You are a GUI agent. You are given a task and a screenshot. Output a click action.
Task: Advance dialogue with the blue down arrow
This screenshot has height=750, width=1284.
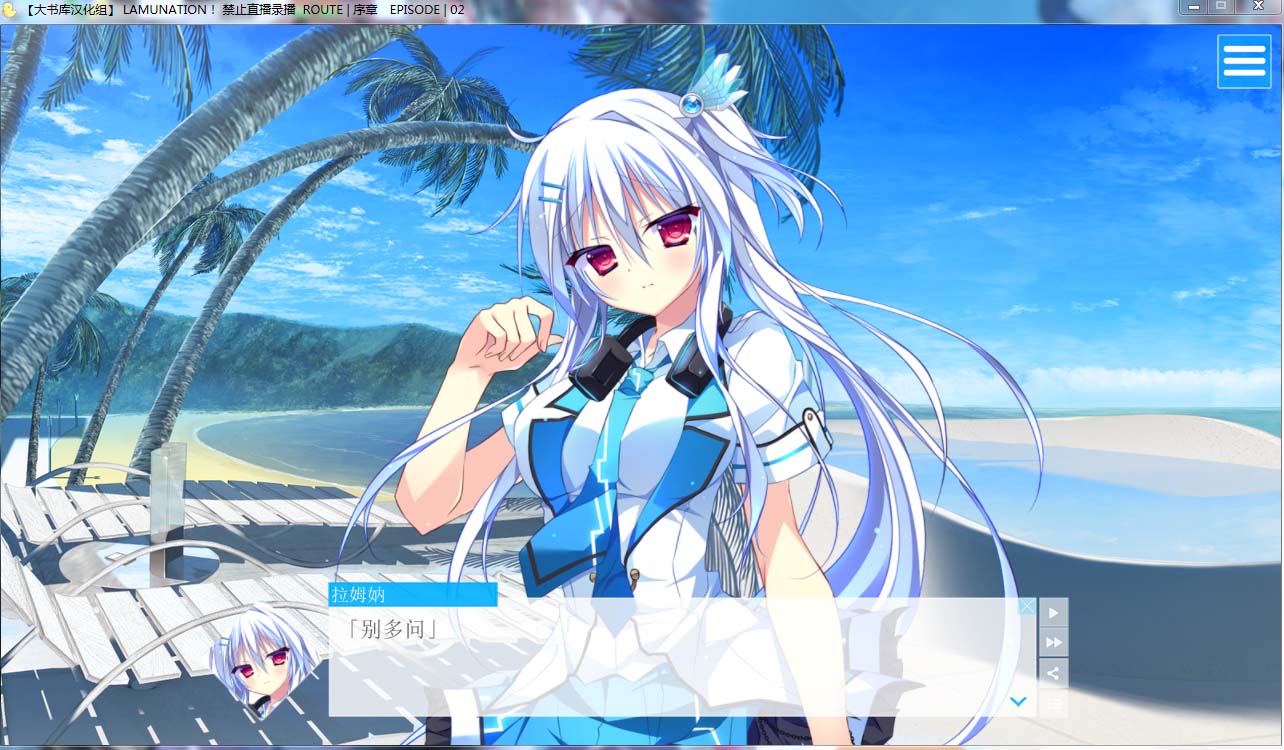point(1018,702)
